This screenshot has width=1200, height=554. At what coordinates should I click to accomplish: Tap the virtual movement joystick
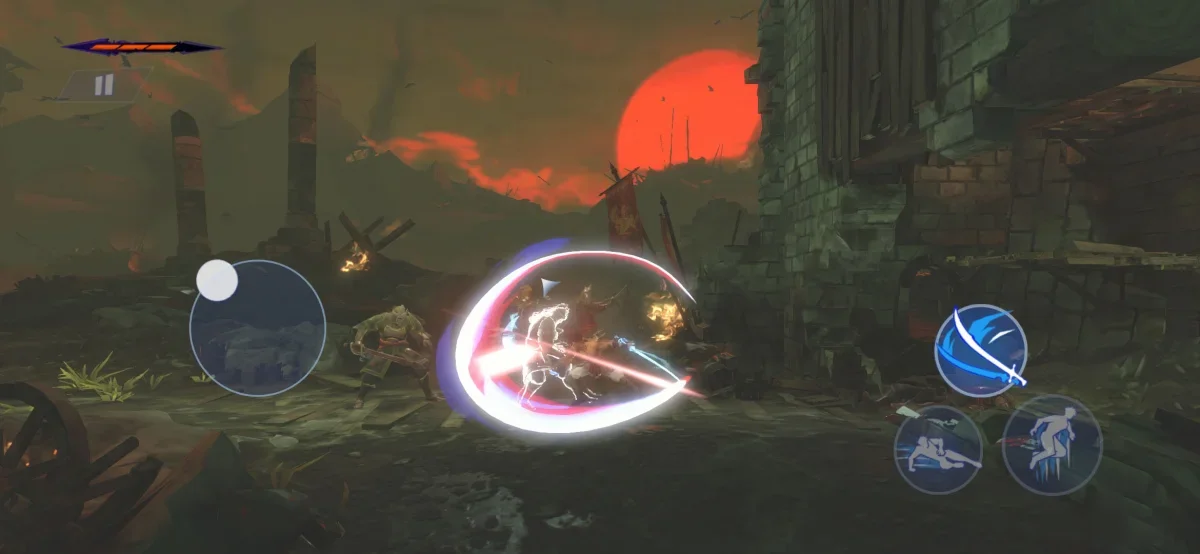click(257, 327)
